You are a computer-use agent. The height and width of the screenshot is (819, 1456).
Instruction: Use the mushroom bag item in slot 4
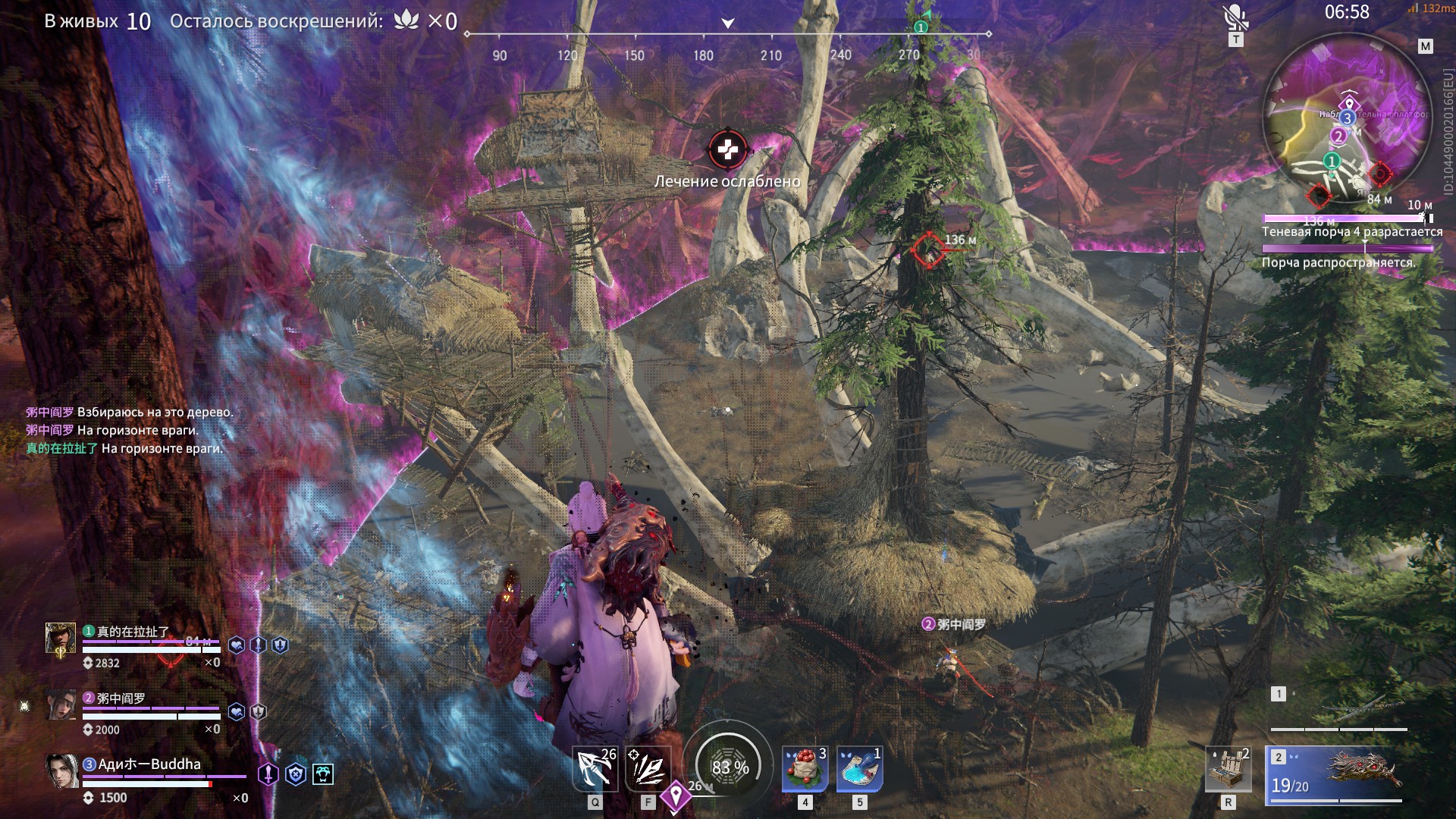coord(805,769)
